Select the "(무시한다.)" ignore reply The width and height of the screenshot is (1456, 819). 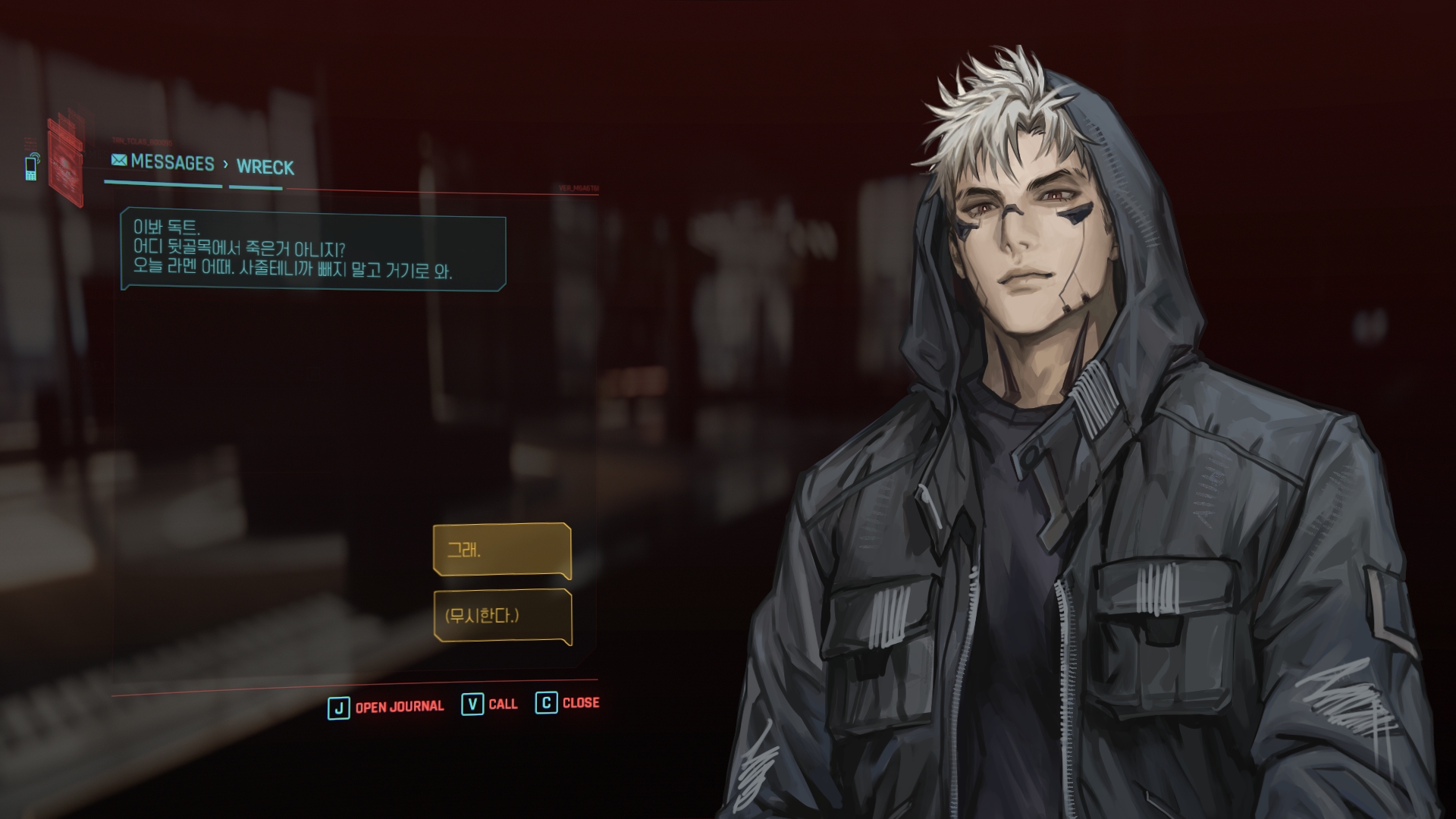pos(501,616)
